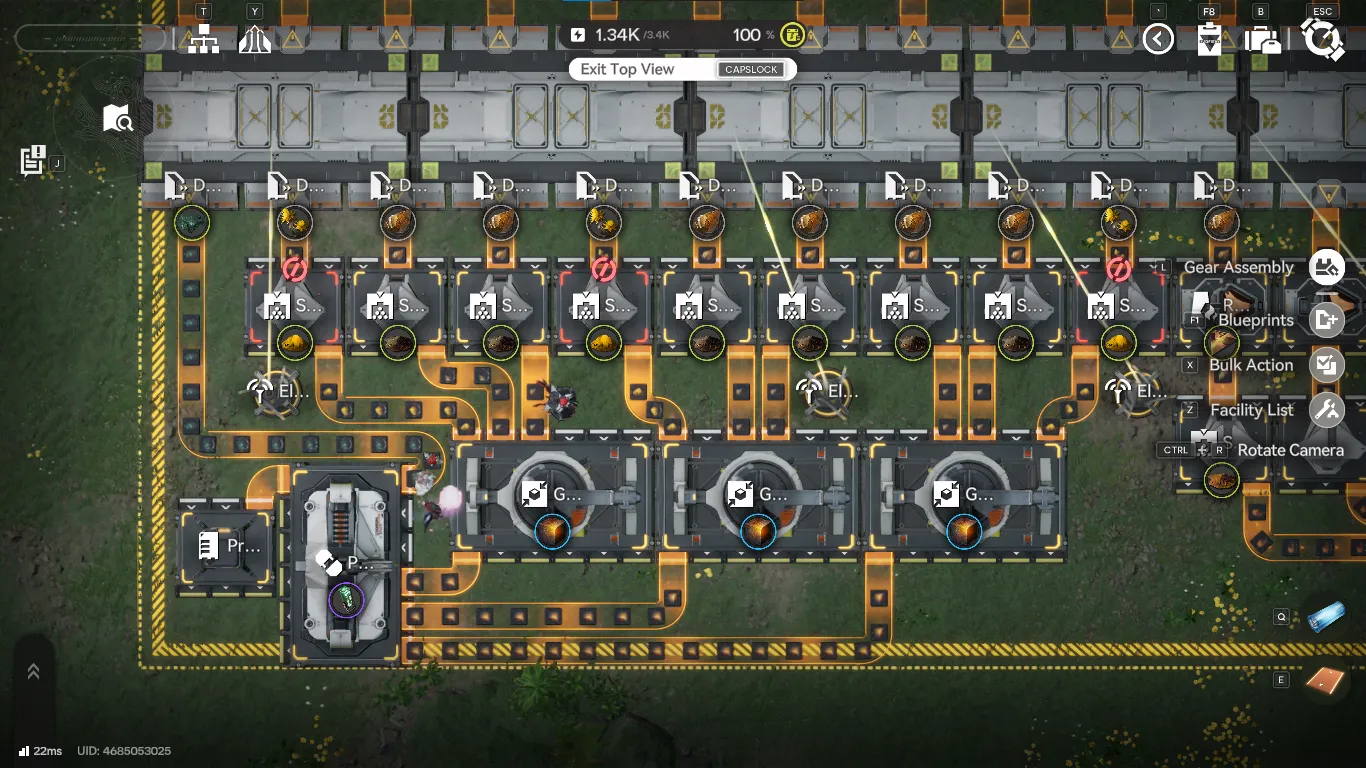Open the triple-arrow upgrade icon
Image resolution: width=1366 pixels, height=768 pixels.
255,40
